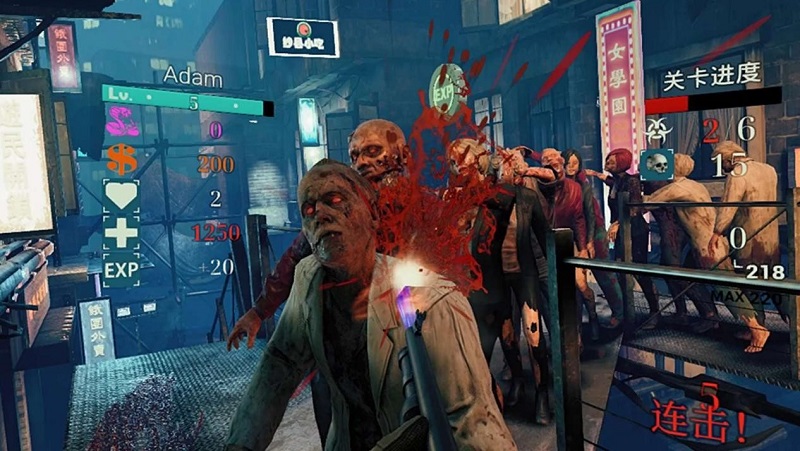The height and width of the screenshot is (451, 800).
Task: Click the pink cobra snake icon
Action: coord(121,127)
